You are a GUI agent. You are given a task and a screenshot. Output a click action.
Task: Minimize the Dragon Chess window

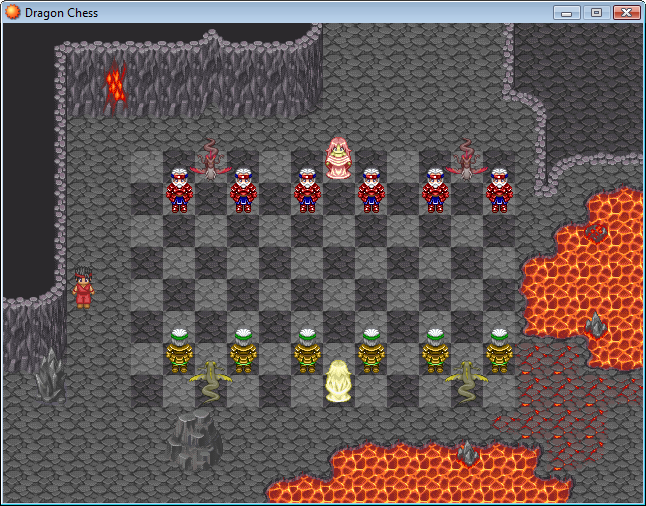(567, 12)
